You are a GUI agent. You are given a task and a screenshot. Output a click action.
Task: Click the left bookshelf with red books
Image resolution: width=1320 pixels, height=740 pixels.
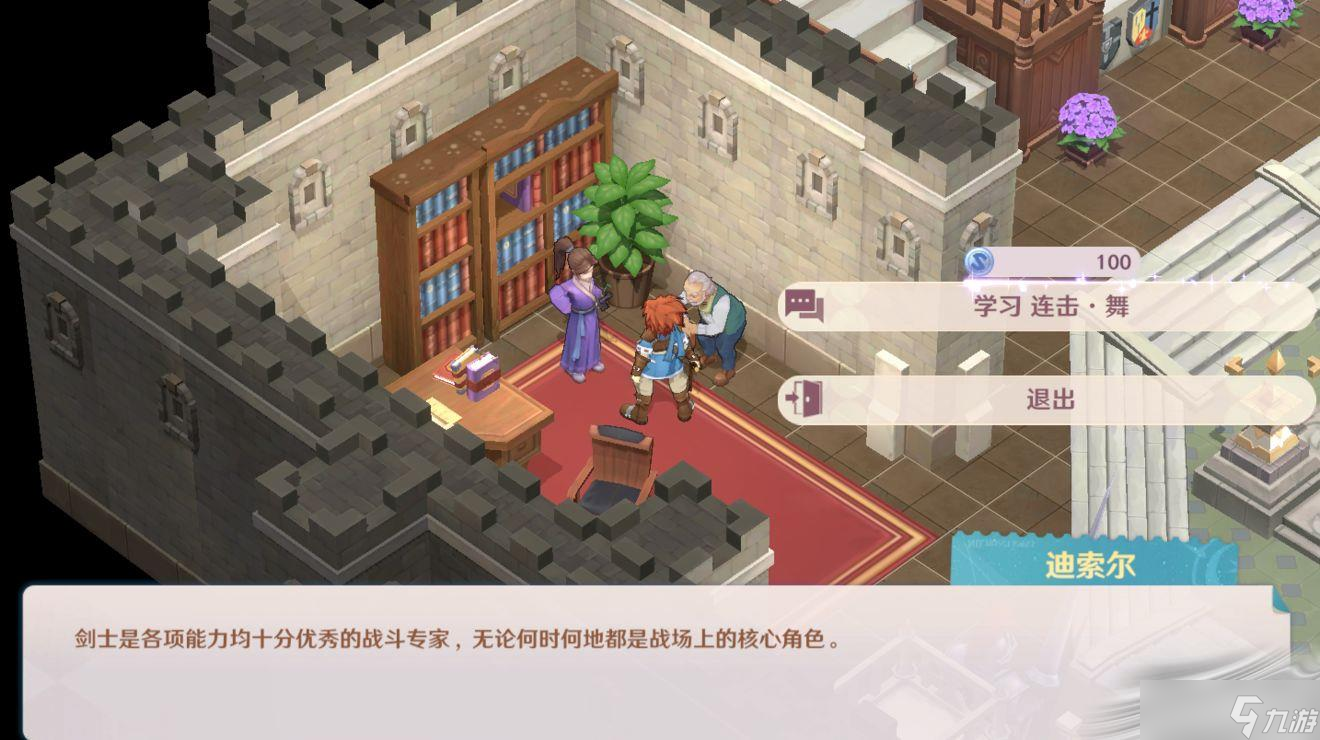coord(442,250)
